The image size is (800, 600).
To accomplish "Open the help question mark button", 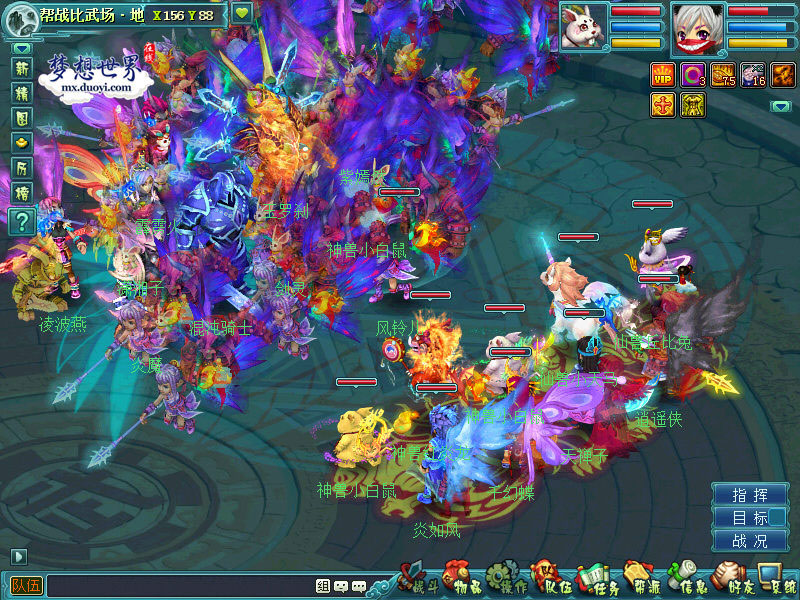I will pos(22,221).
